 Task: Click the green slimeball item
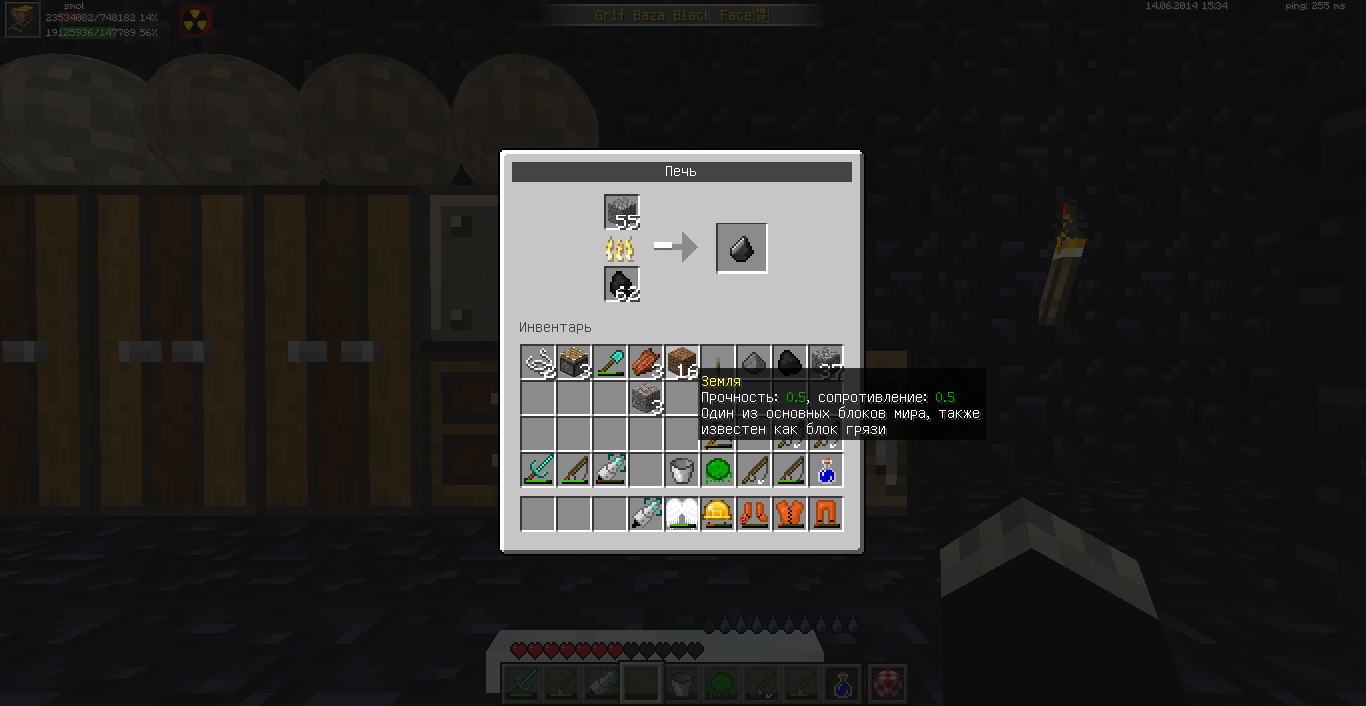point(718,470)
